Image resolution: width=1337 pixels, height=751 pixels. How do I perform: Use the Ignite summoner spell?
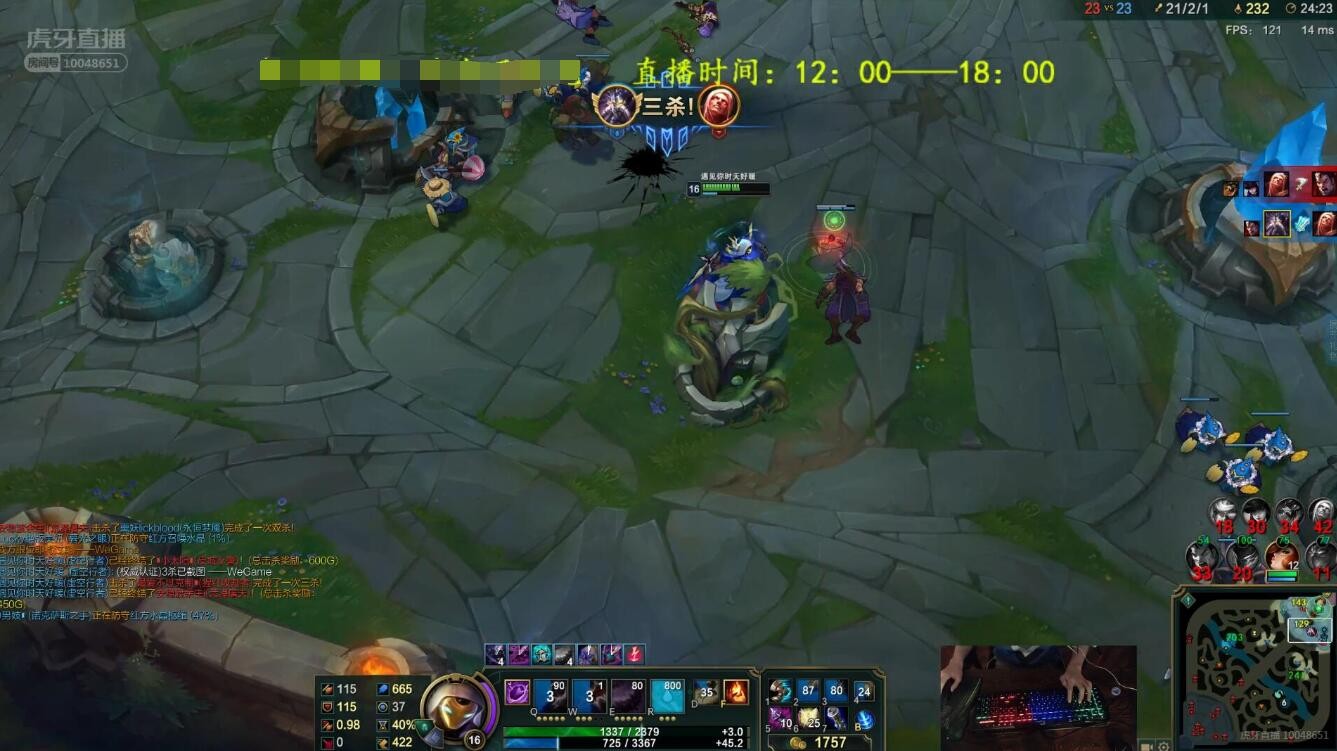(736, 691)
